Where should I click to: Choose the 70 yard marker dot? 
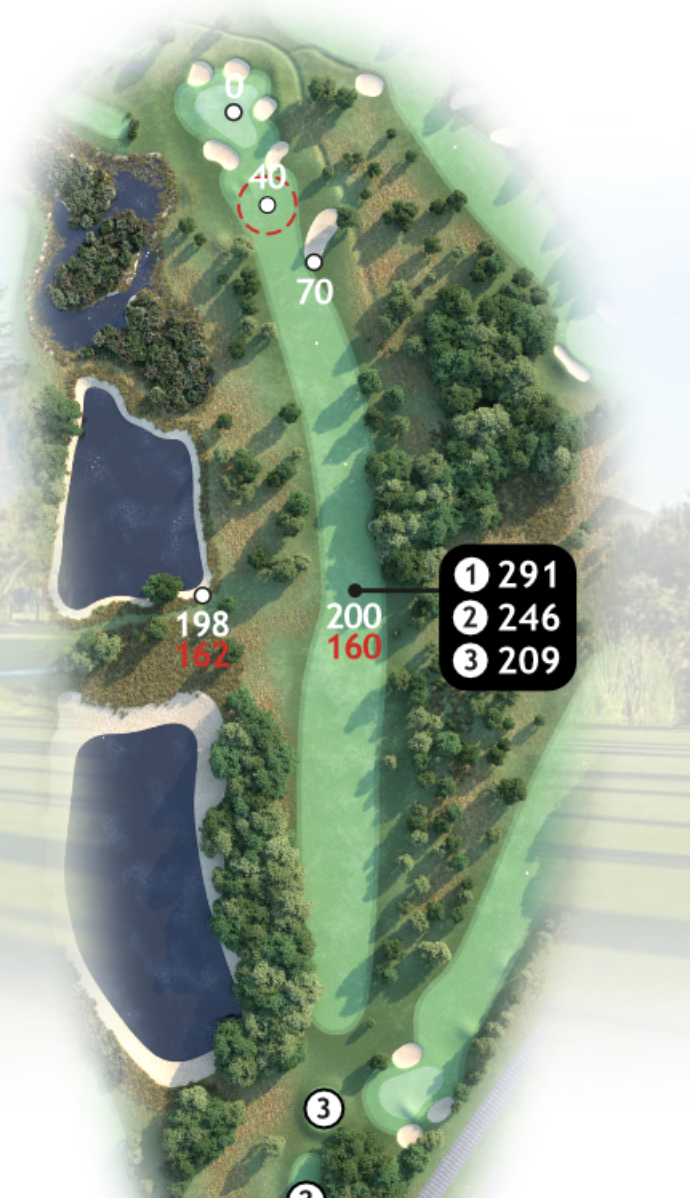click(x=314, y=262)
